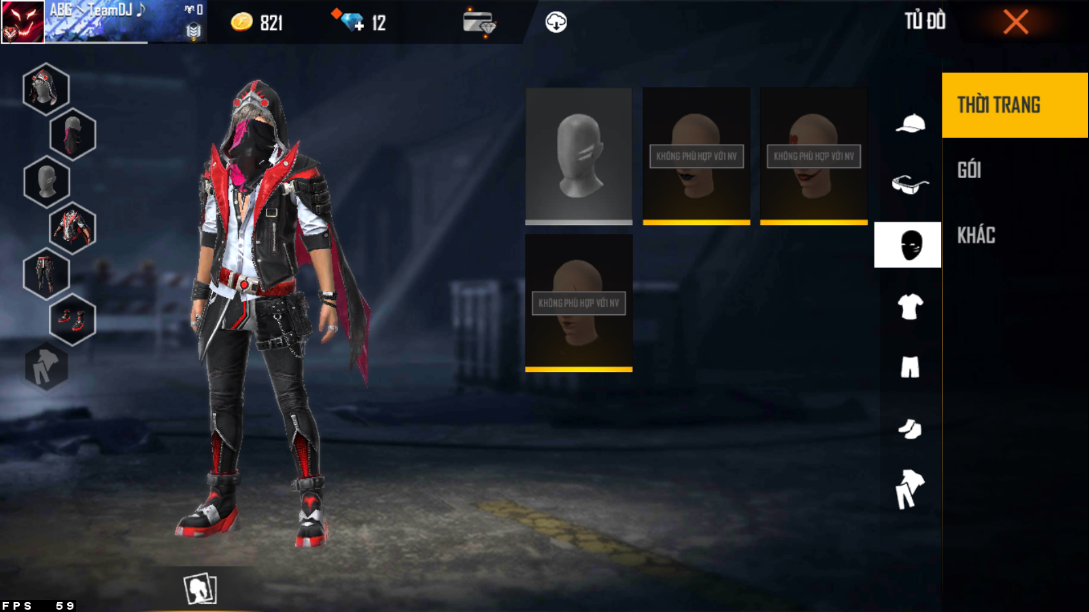
Task: Choose the hat category icon
Action: coord(909,124)
